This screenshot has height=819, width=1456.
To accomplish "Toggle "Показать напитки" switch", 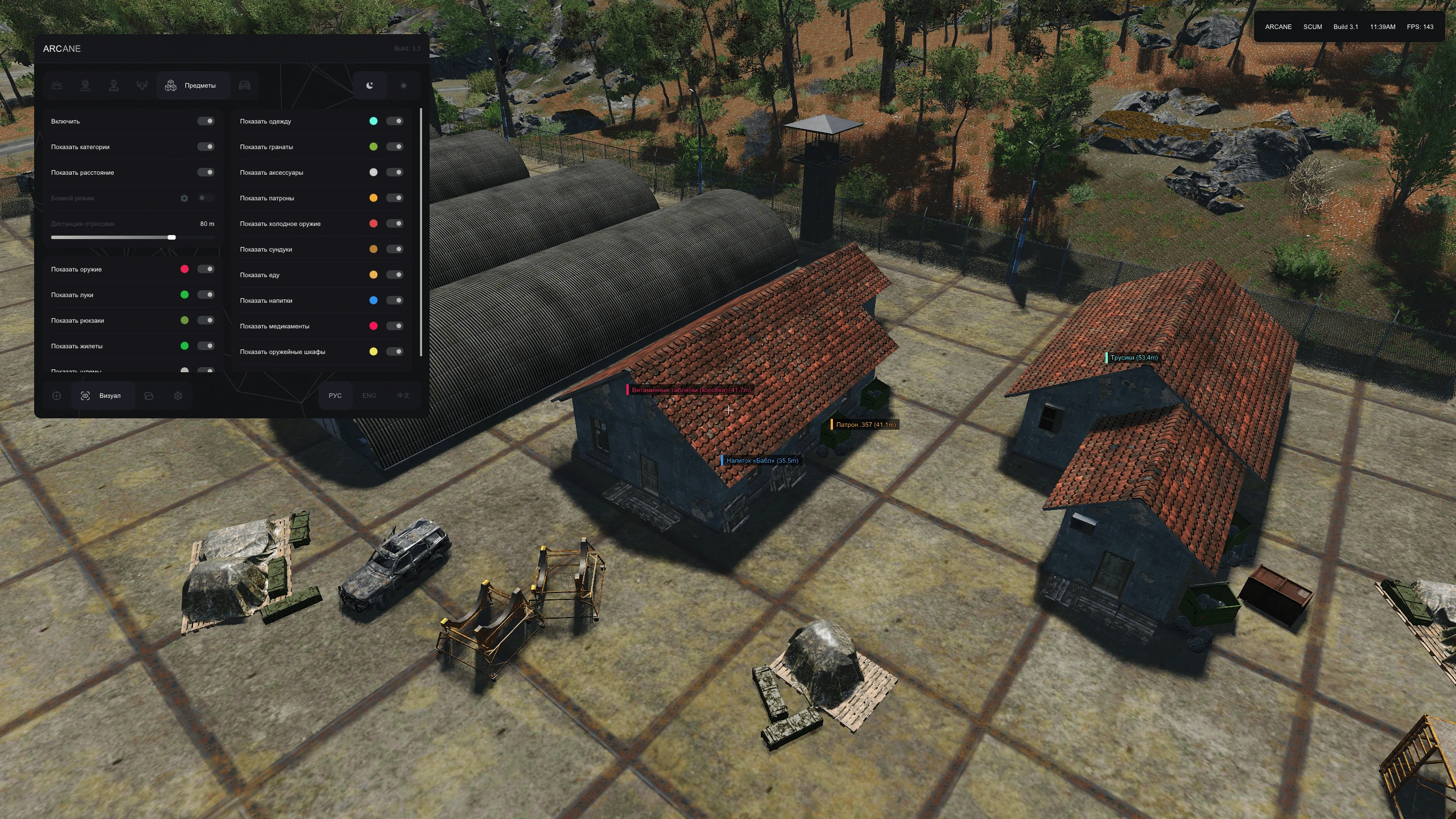I will [395, 301].
